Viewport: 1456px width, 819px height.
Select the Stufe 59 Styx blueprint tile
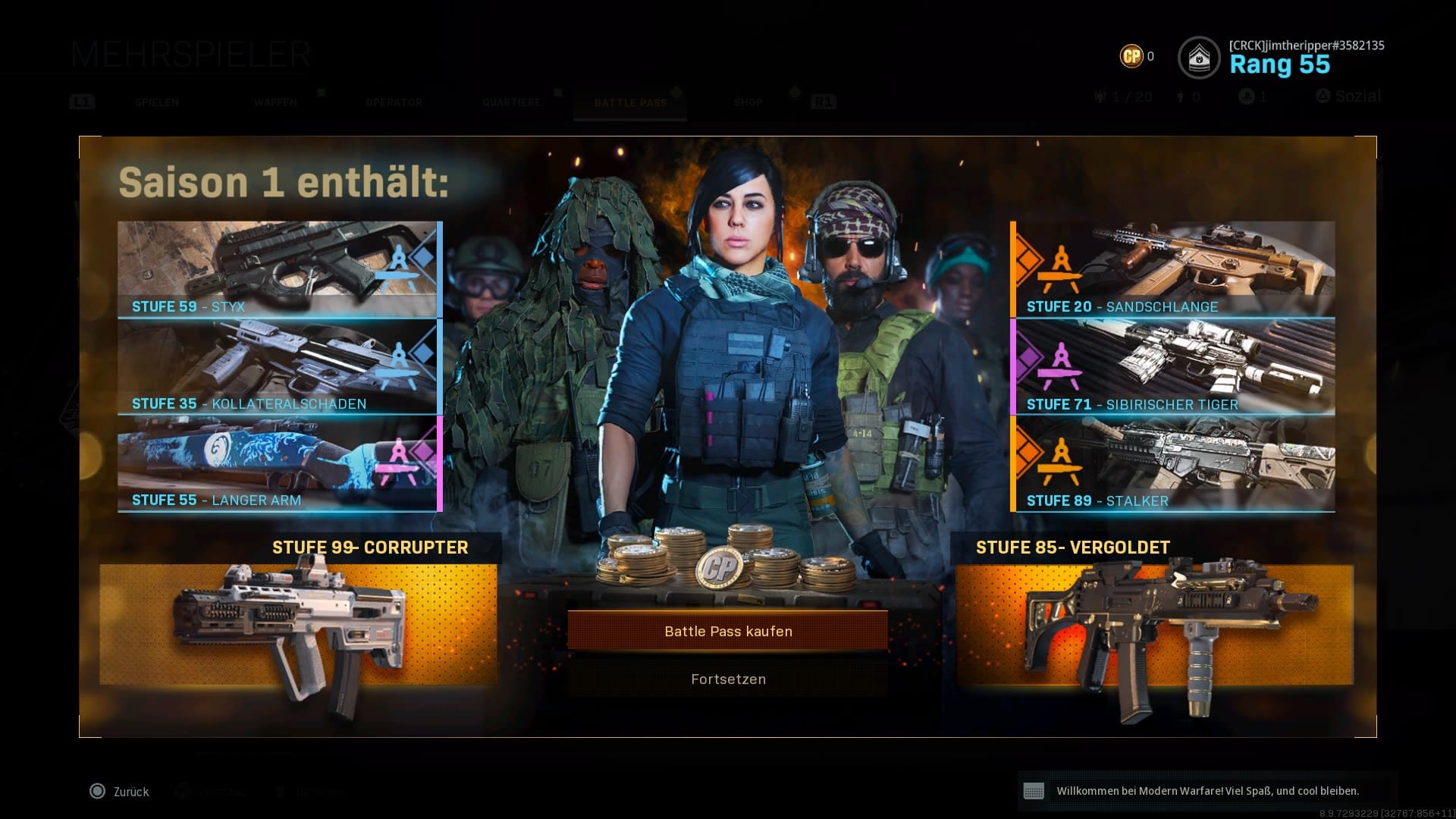pyautogui.click(x=279, y=269)
